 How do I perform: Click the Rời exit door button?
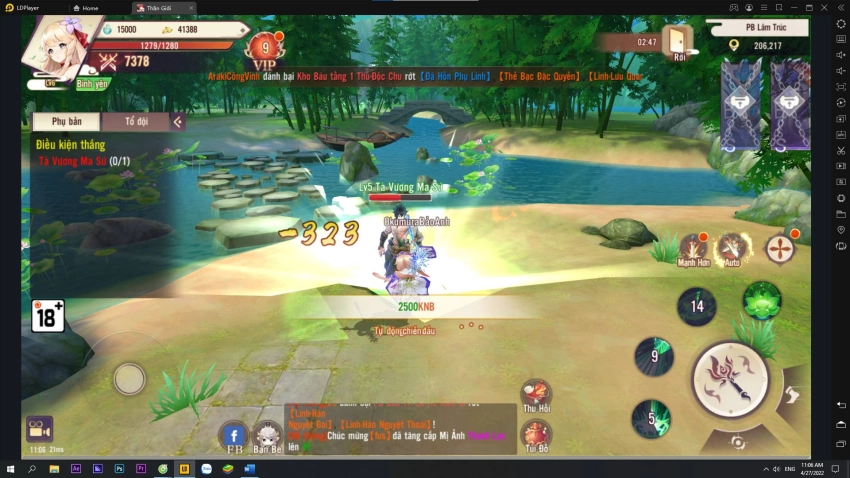[680, 41]
